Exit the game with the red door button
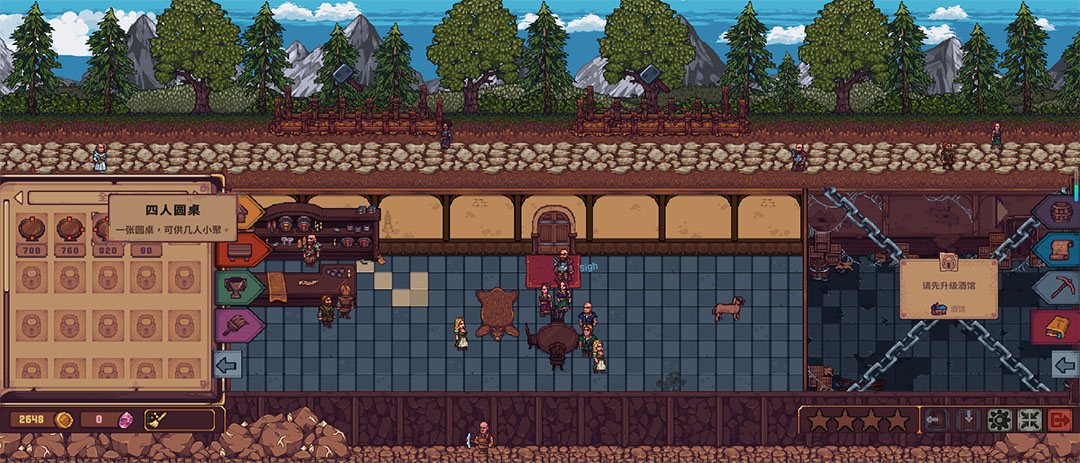The width and height of the screenshot is (1080, 463). [x=1061, y=420]
